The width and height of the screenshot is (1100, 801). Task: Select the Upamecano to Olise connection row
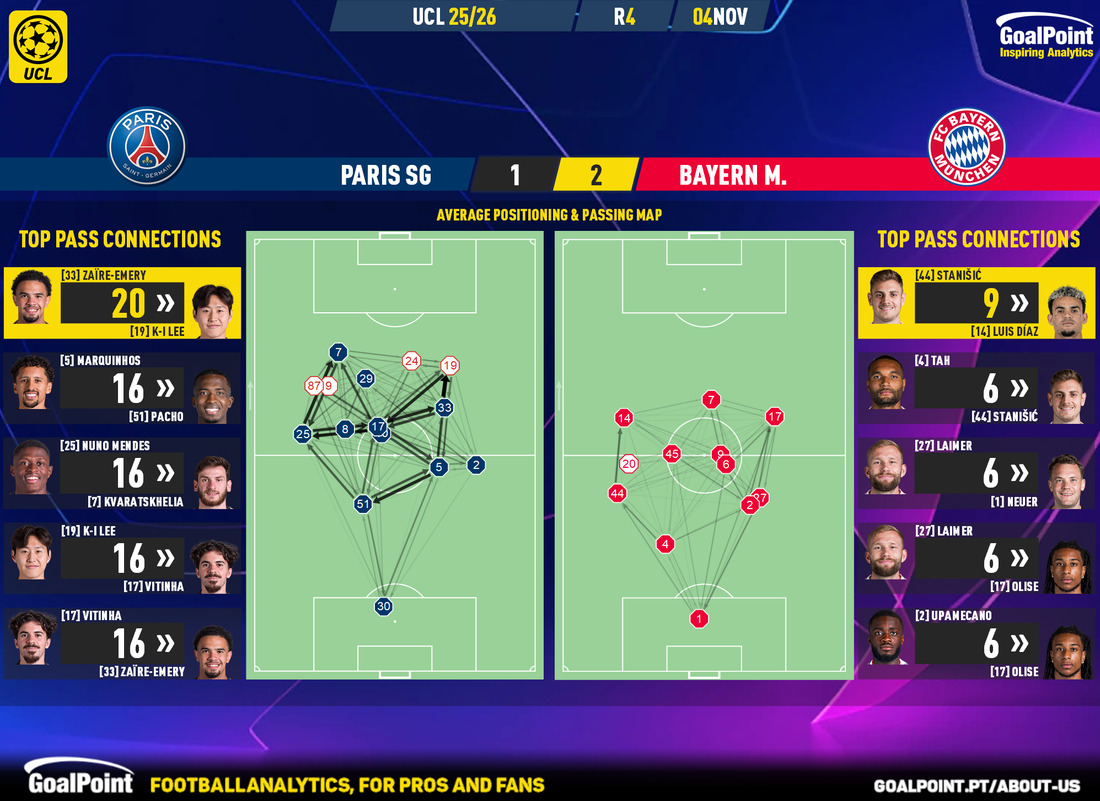[976, 644]
